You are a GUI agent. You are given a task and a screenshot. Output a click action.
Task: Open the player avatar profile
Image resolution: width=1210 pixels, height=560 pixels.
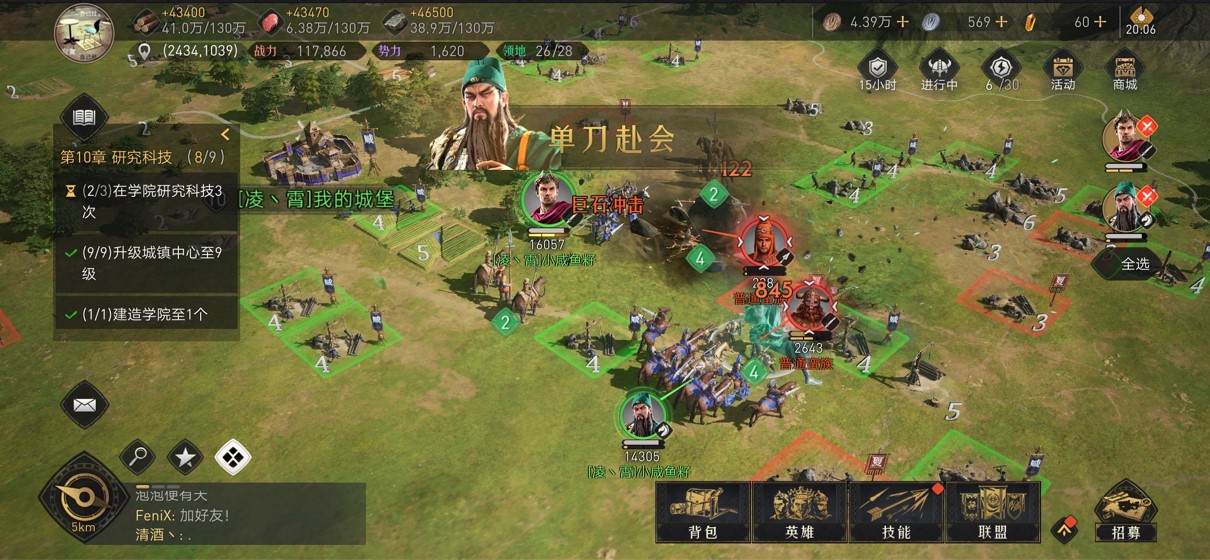coord(84,27)
